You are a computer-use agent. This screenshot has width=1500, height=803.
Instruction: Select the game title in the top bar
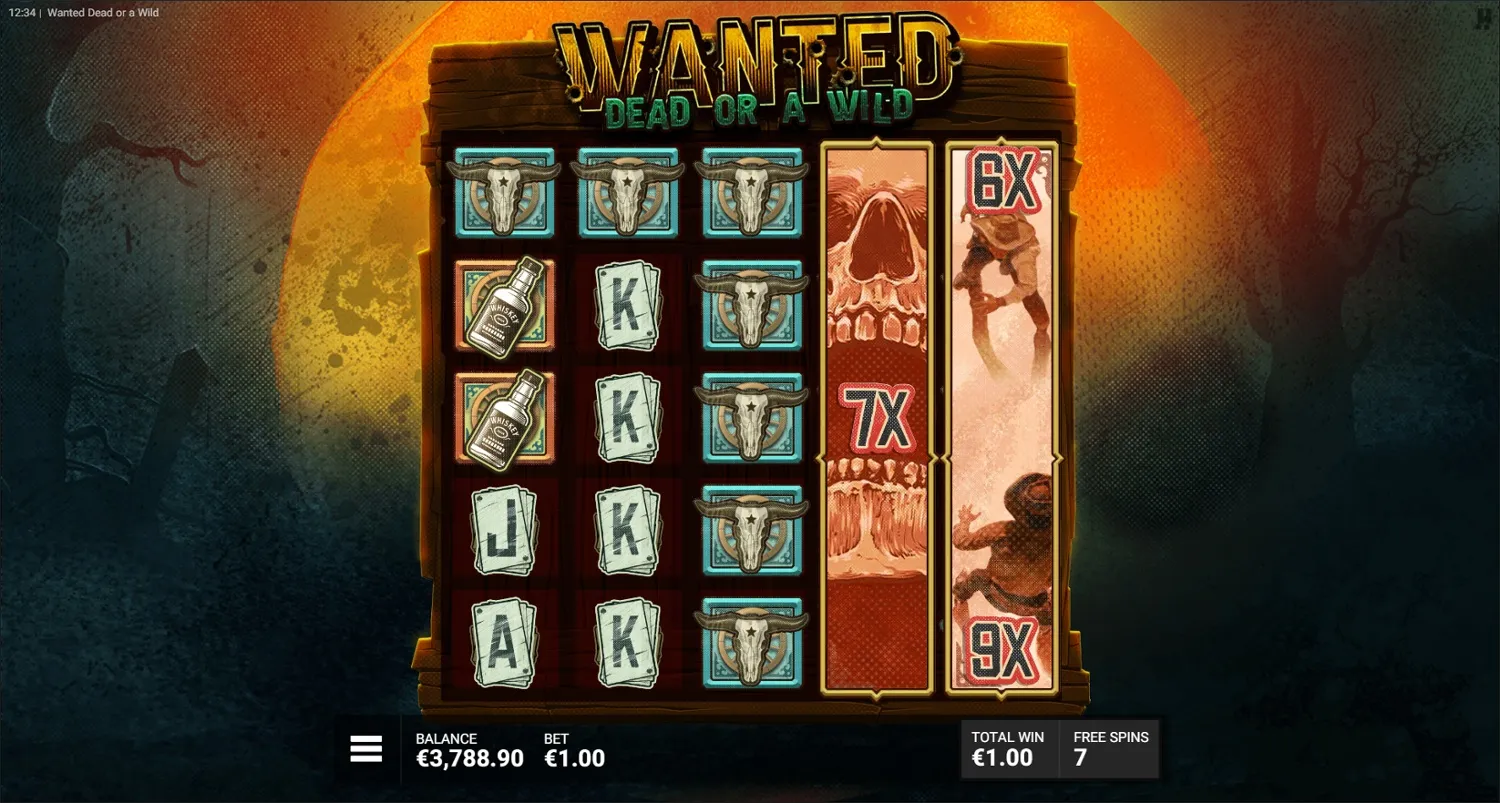[x=102, y=13]
